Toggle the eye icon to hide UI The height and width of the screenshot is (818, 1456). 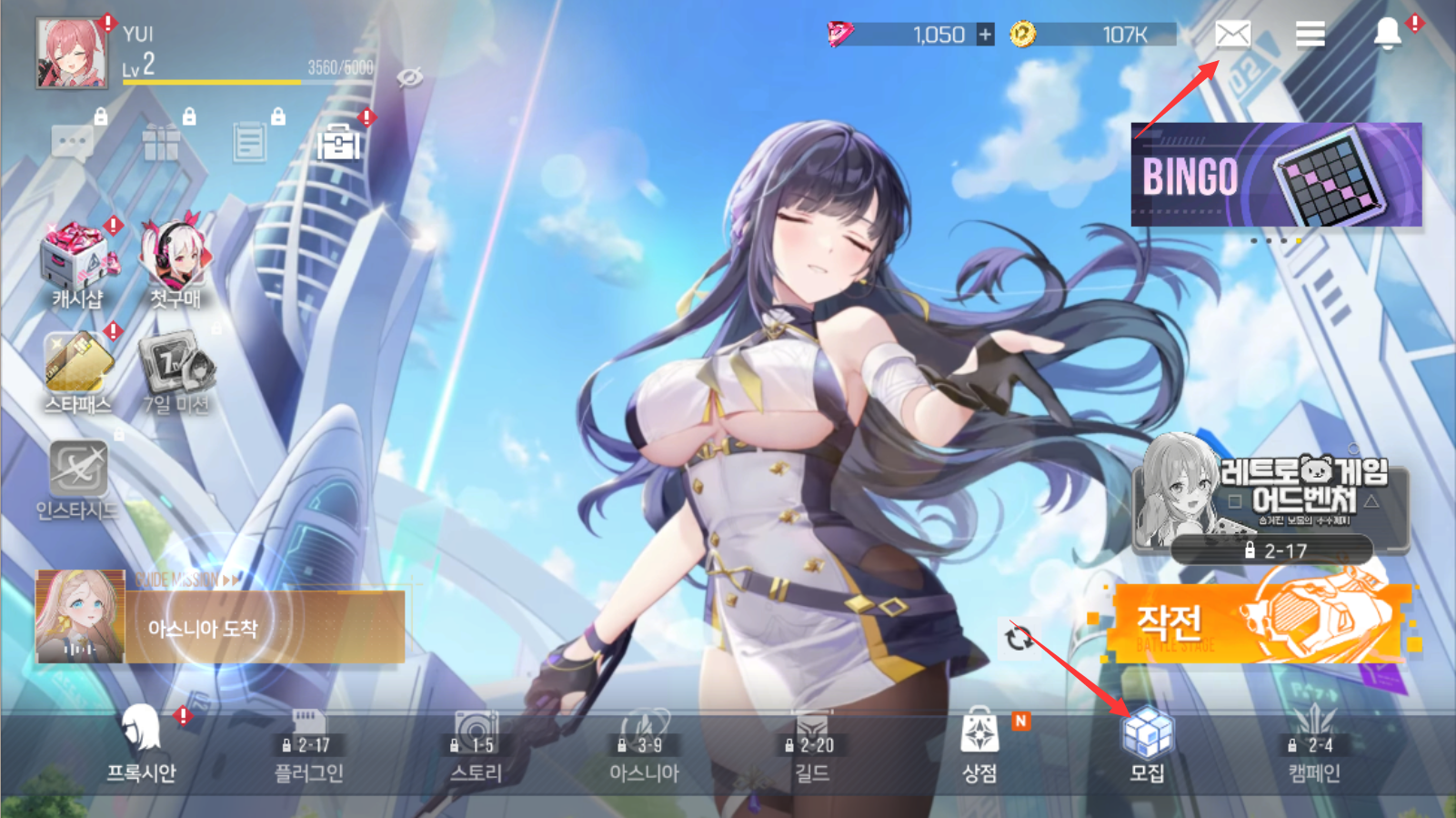tap(410, 77)
